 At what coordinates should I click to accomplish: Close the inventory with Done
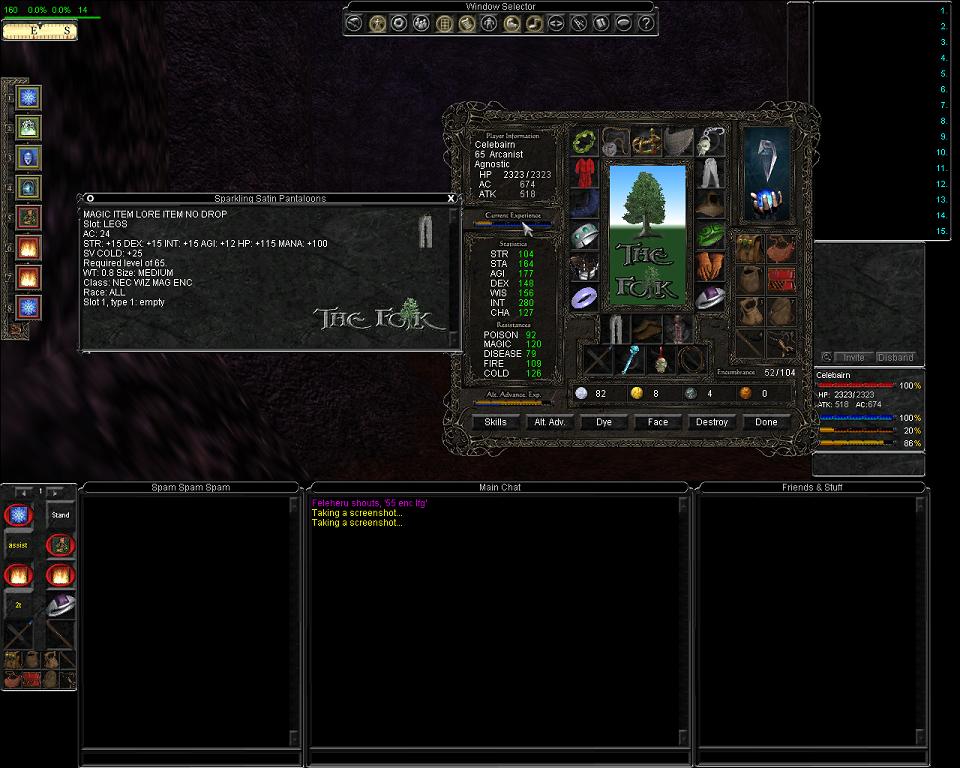pyautogui.click(x=766, y=422)
